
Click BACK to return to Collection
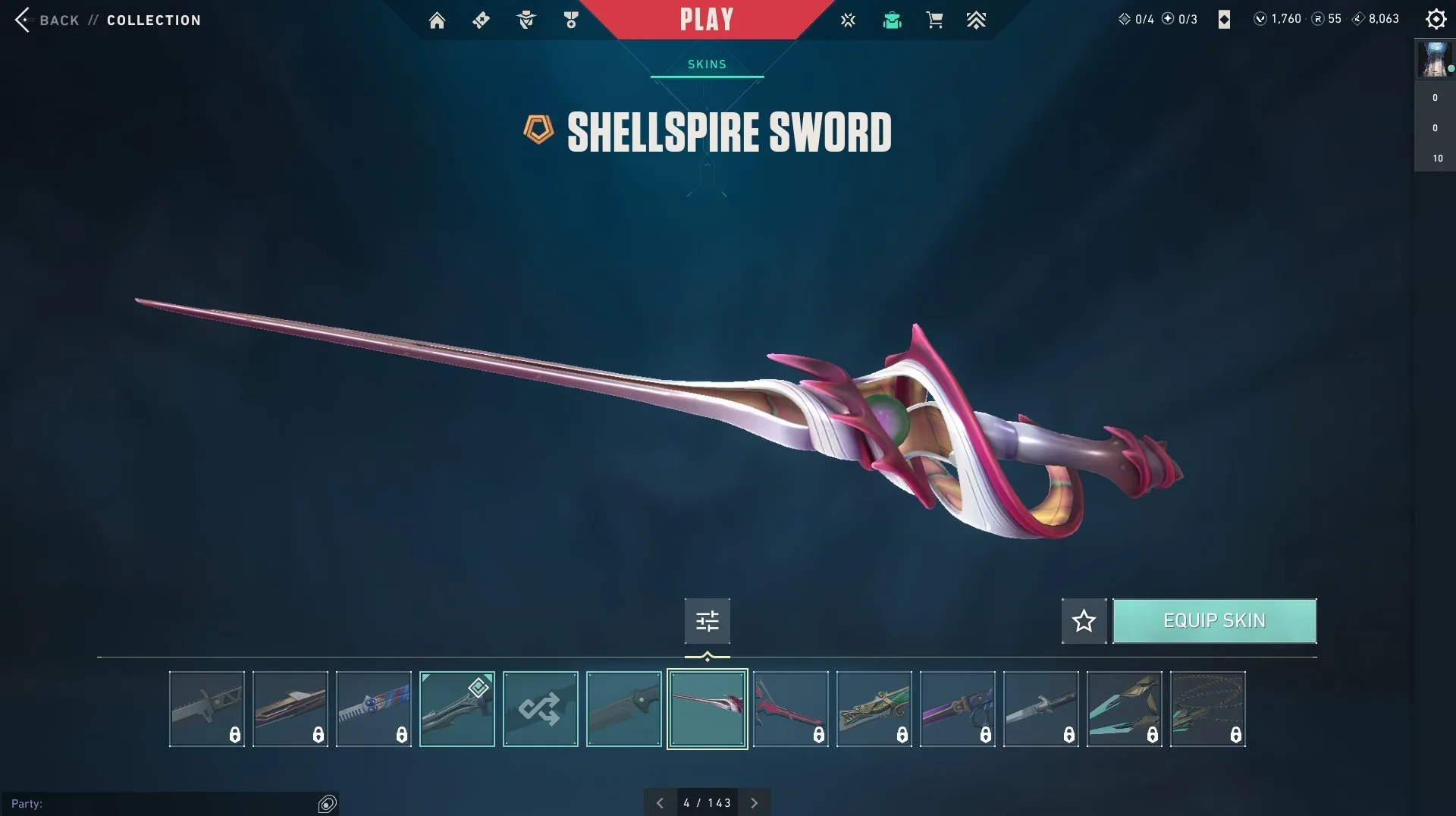click(x=57, y=20)
